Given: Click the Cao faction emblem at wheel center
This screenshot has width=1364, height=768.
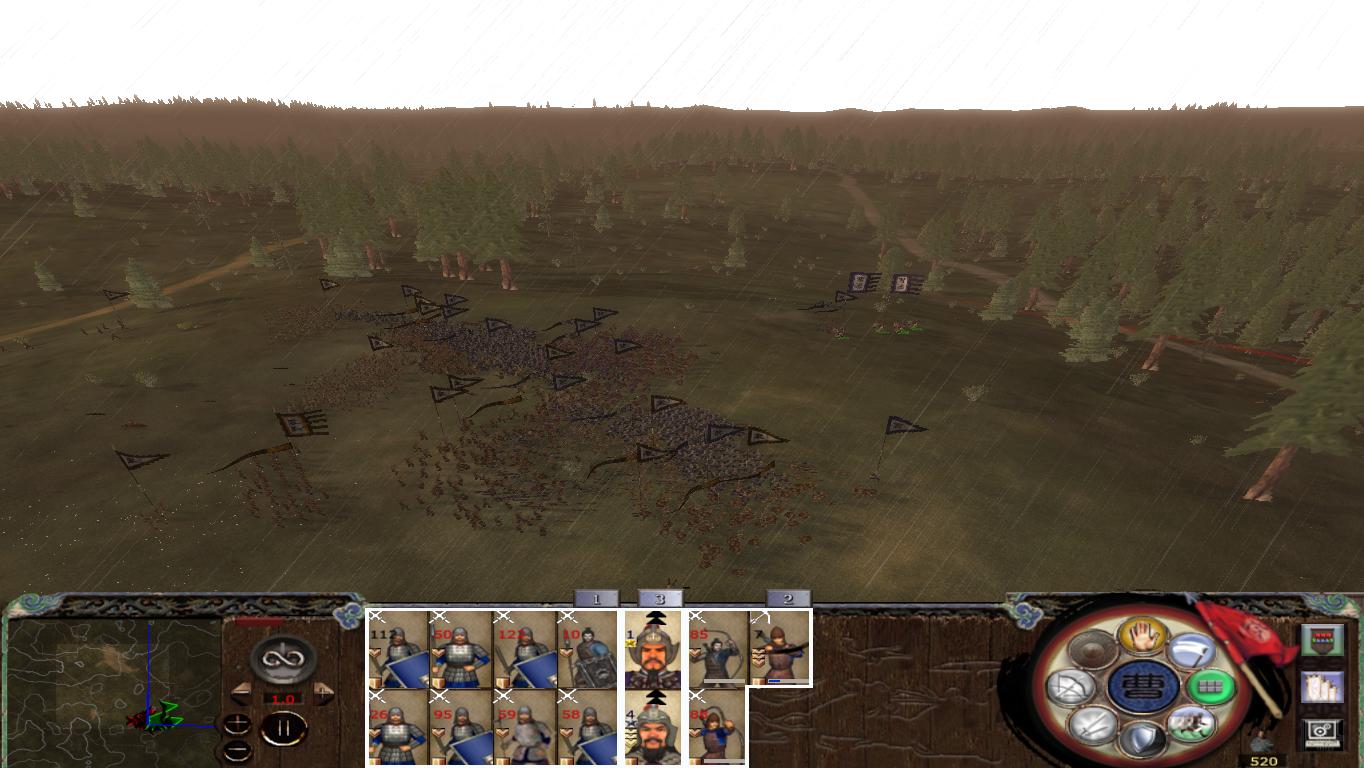Looking at the screenshot, I should (x=1142, y=688).
